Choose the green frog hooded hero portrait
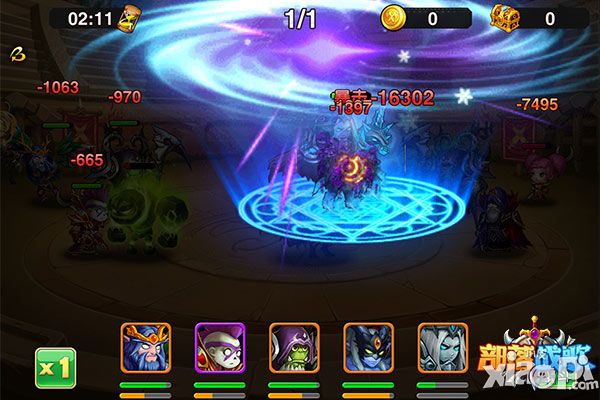Image resolution: width=600 pixels, height=400 pixels. pos(294,347)
